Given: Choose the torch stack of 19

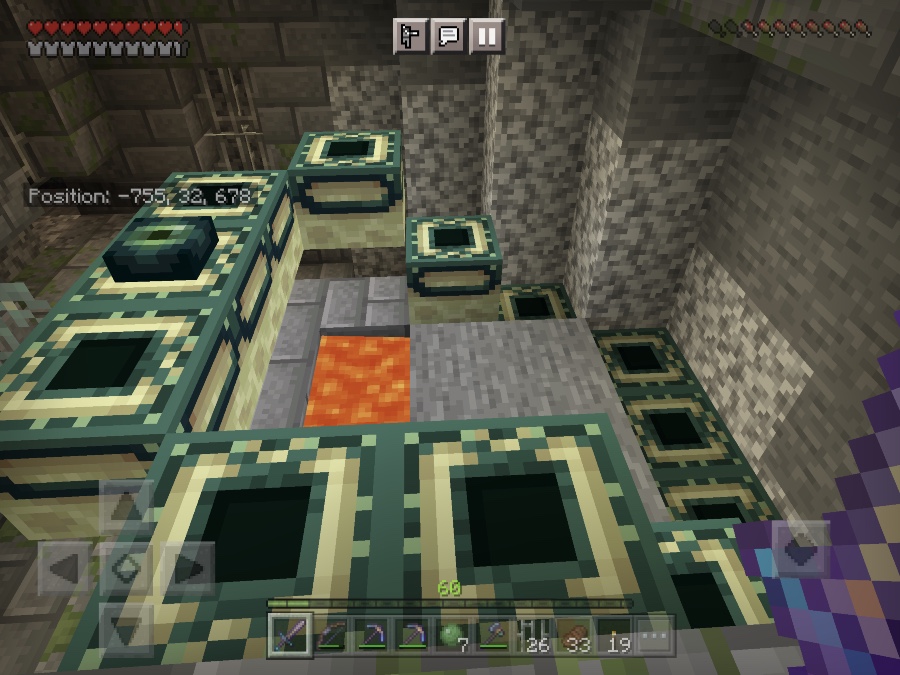Looking at the screenshot, I should [x=614, y=635].
